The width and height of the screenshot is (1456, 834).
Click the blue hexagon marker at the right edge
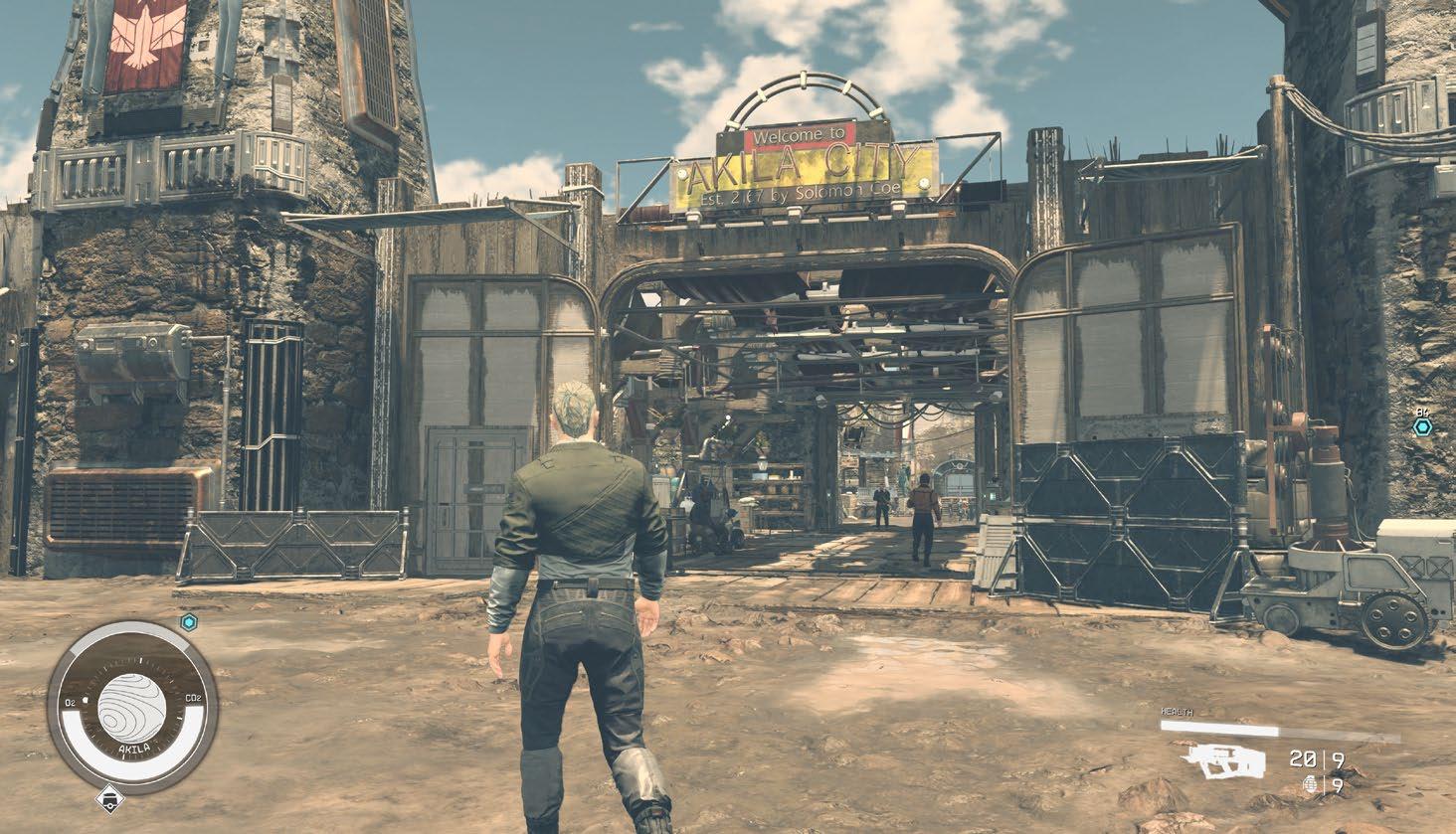point(1423,426)
